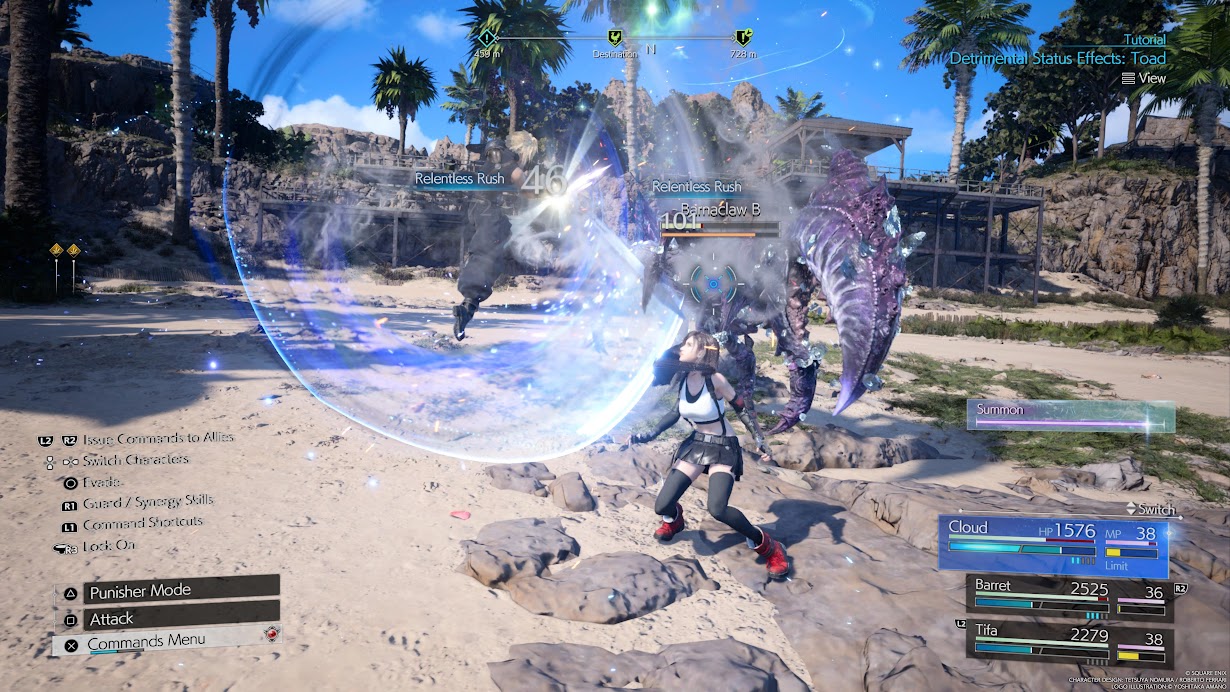This screenshot has height=692, width=1230.
Task: Switch to Barret's party row
Action: (x=1068, y=593)
